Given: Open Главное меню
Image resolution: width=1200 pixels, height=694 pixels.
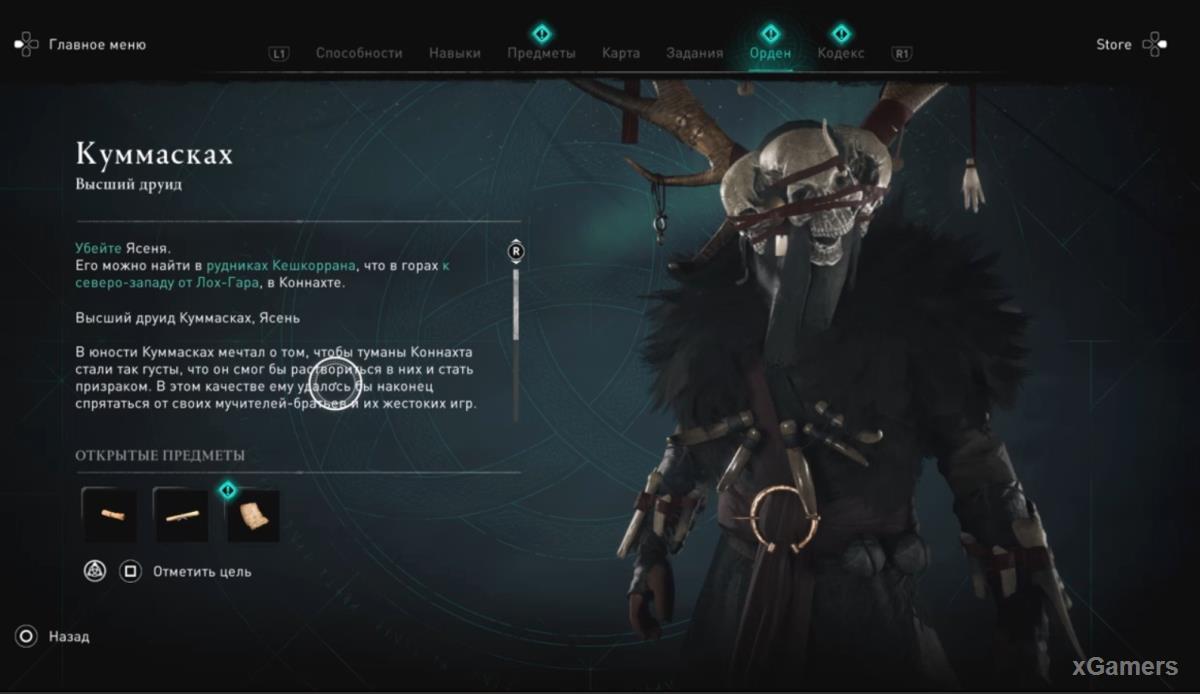Looking at the screenshot, I should (96, 45).
